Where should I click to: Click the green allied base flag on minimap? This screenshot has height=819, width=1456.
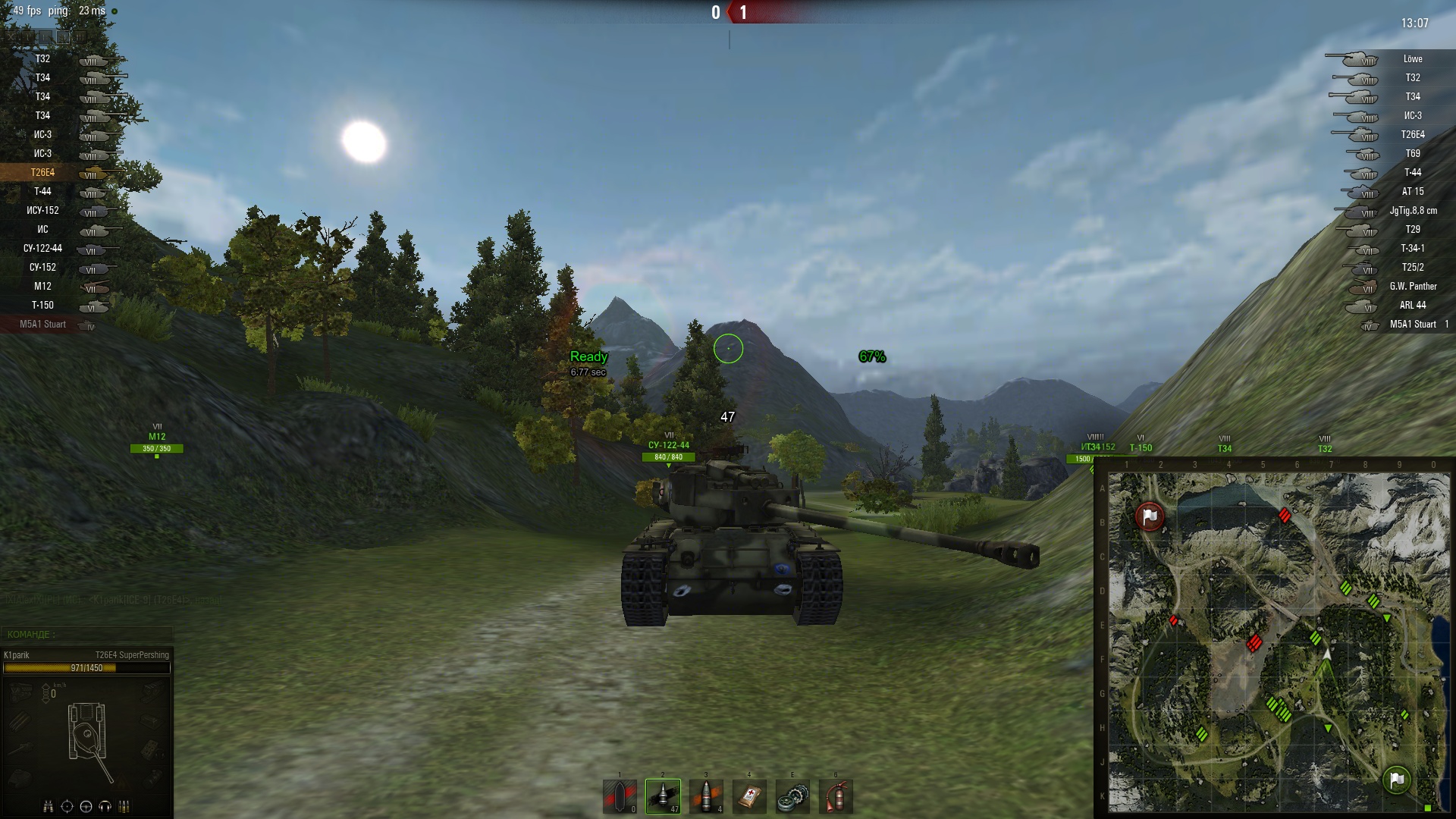point(1396,779)
